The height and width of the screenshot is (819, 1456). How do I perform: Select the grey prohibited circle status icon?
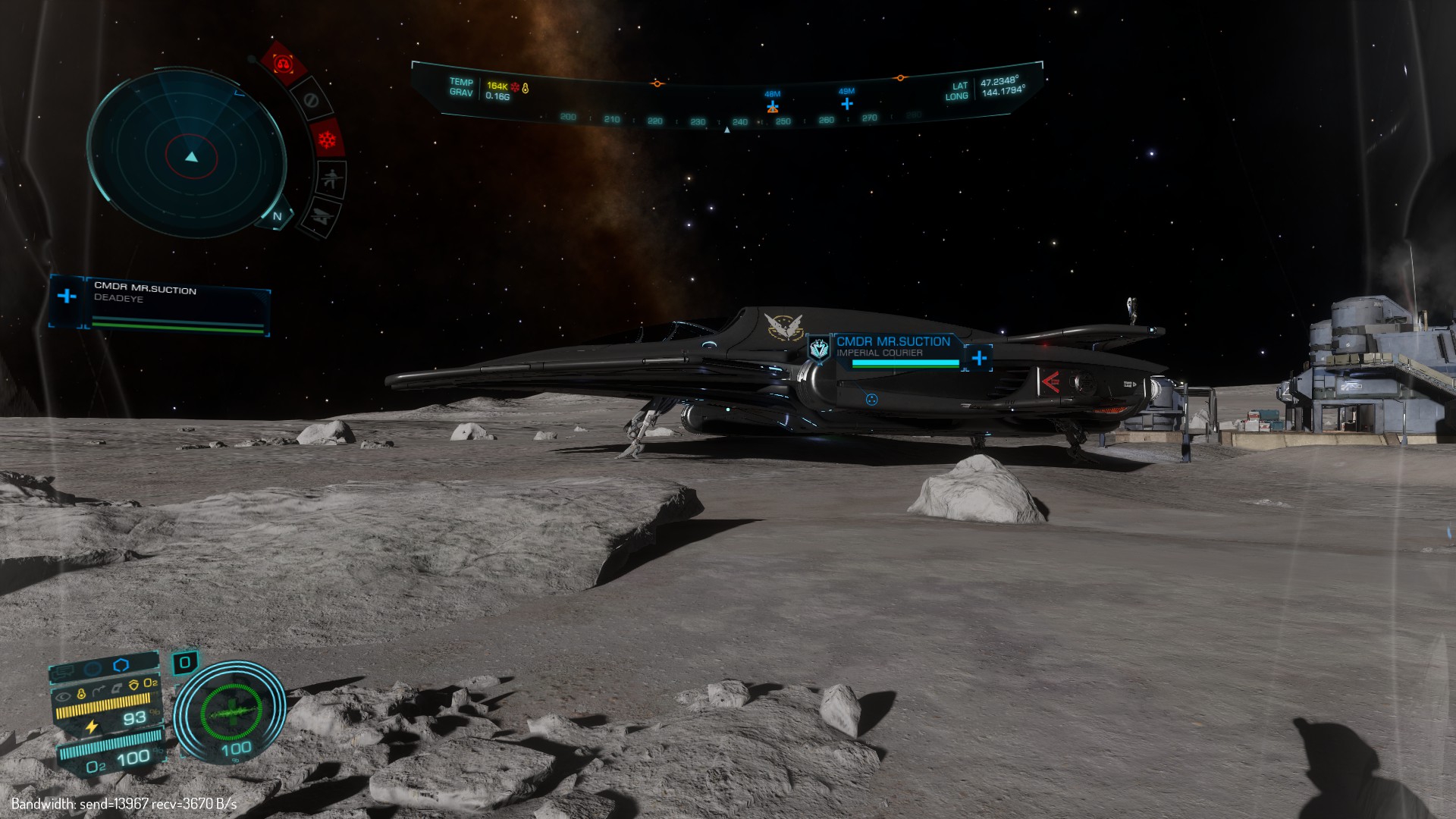(x=310, y=100)
